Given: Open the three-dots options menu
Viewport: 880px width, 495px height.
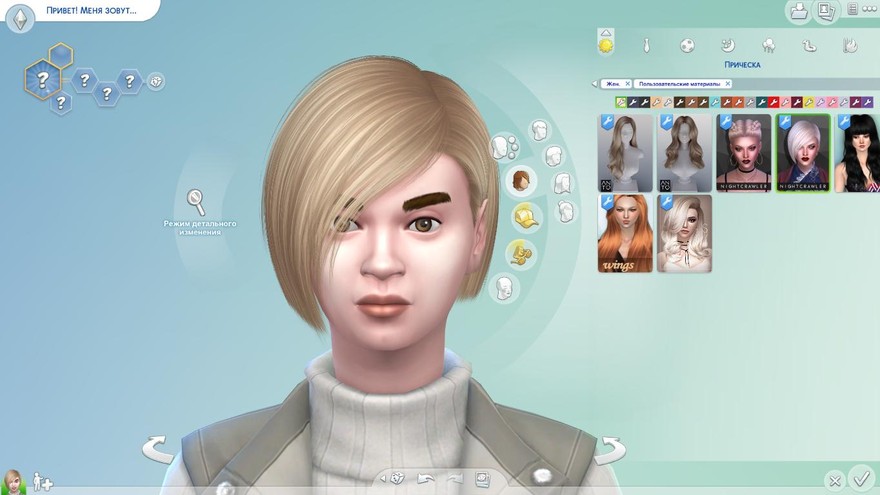Looking at the screenshot, I should coord(868,11).
